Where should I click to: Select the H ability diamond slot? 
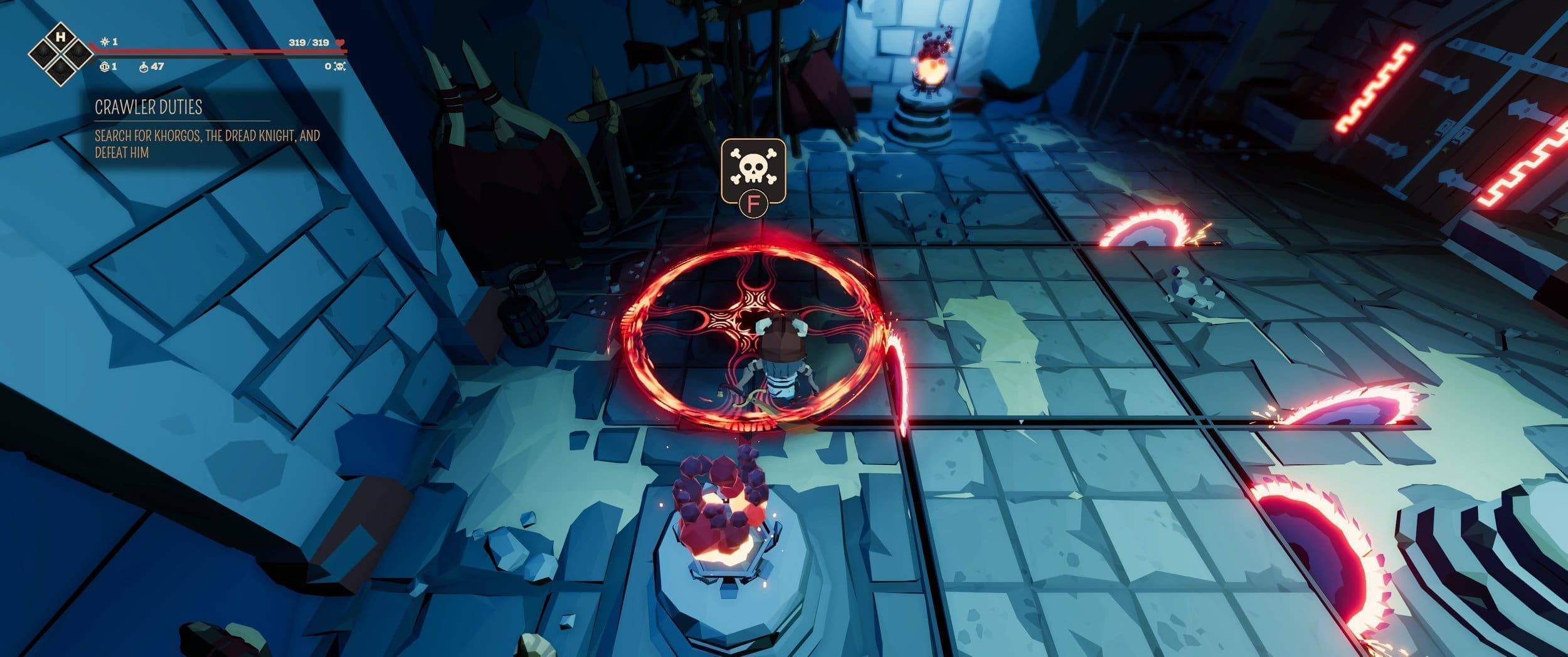tap(61, 36)
